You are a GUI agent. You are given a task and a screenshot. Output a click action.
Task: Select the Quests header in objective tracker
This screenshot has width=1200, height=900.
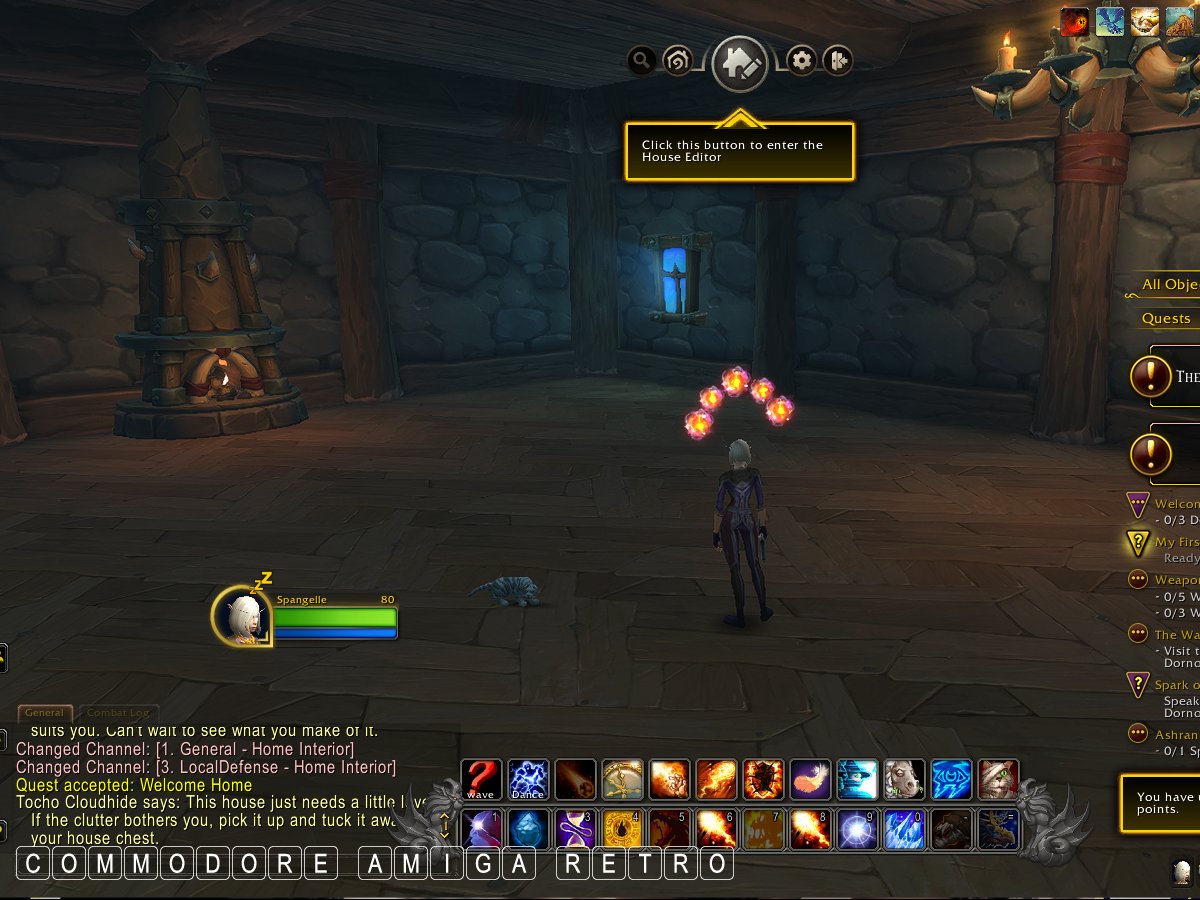click(x=1167, y=319)
